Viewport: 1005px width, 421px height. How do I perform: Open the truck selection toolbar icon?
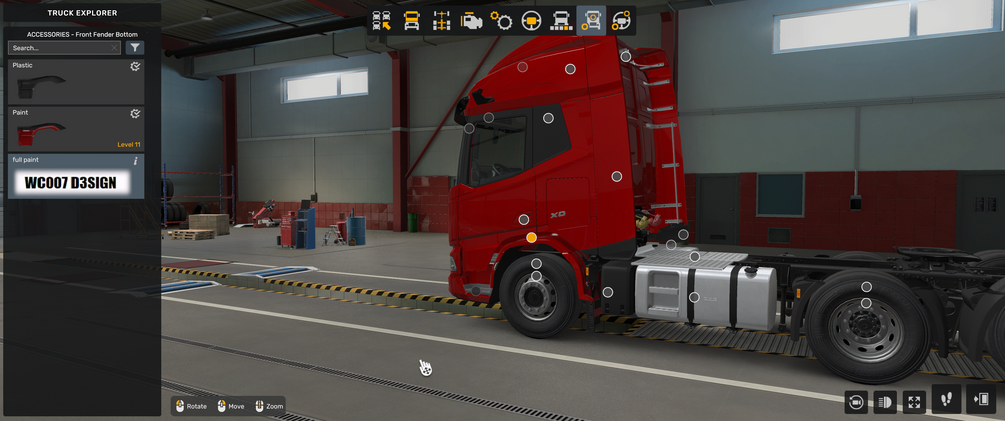(x=382, y=21)
